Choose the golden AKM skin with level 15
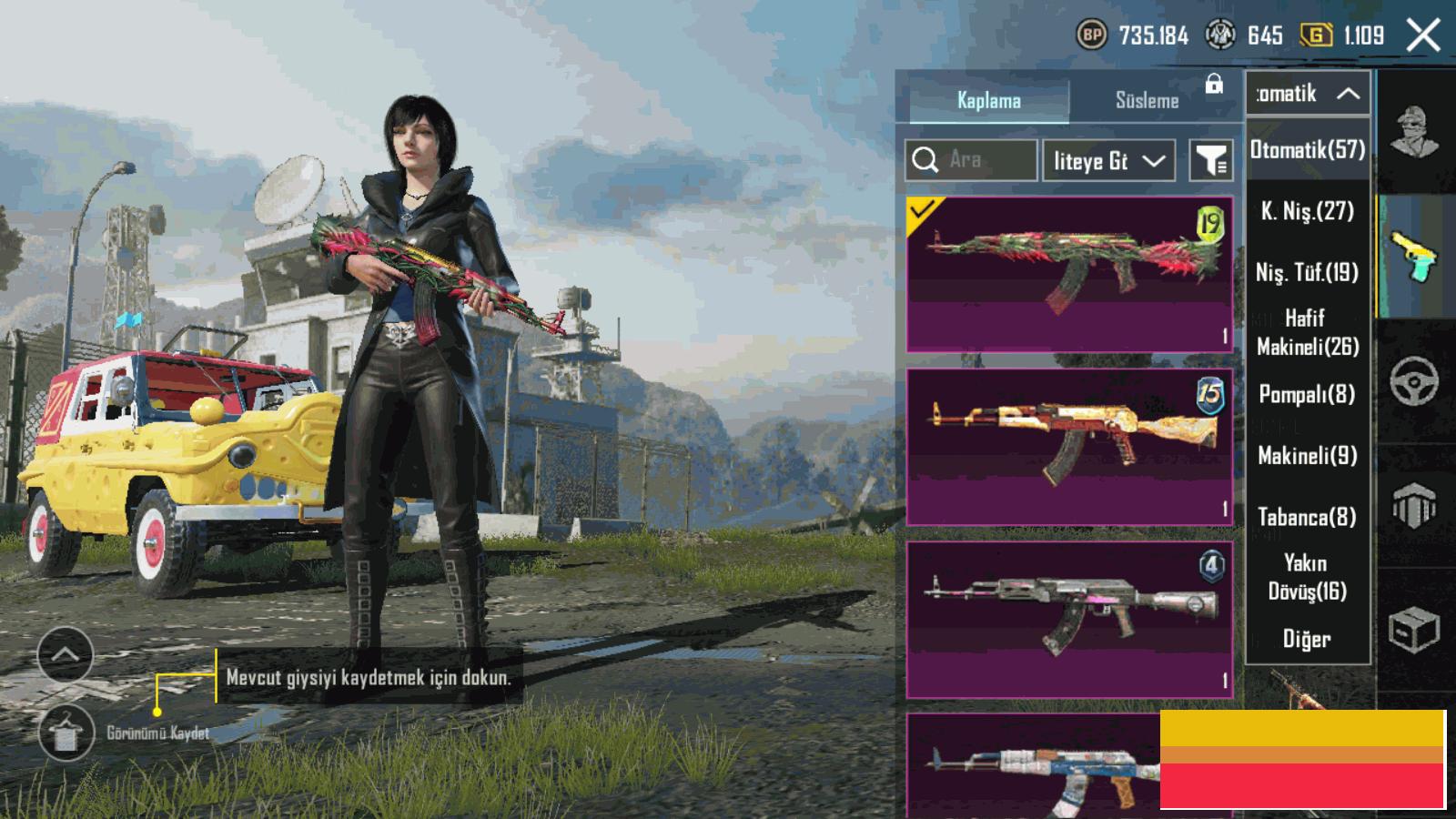This screenshot has height=819, width=1456. point(1069,447)
